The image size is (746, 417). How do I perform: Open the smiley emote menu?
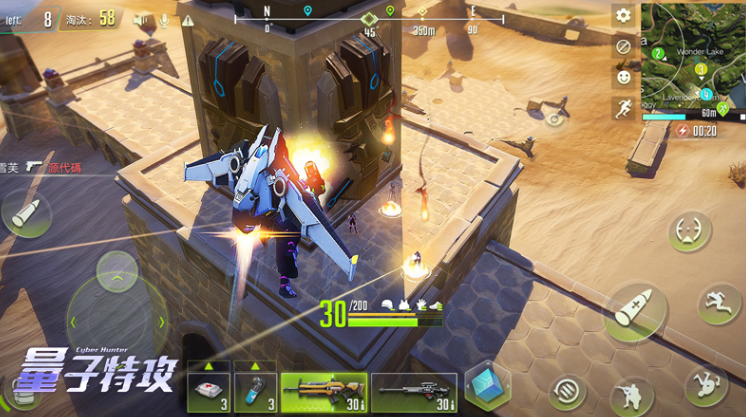tap(623, 76)
